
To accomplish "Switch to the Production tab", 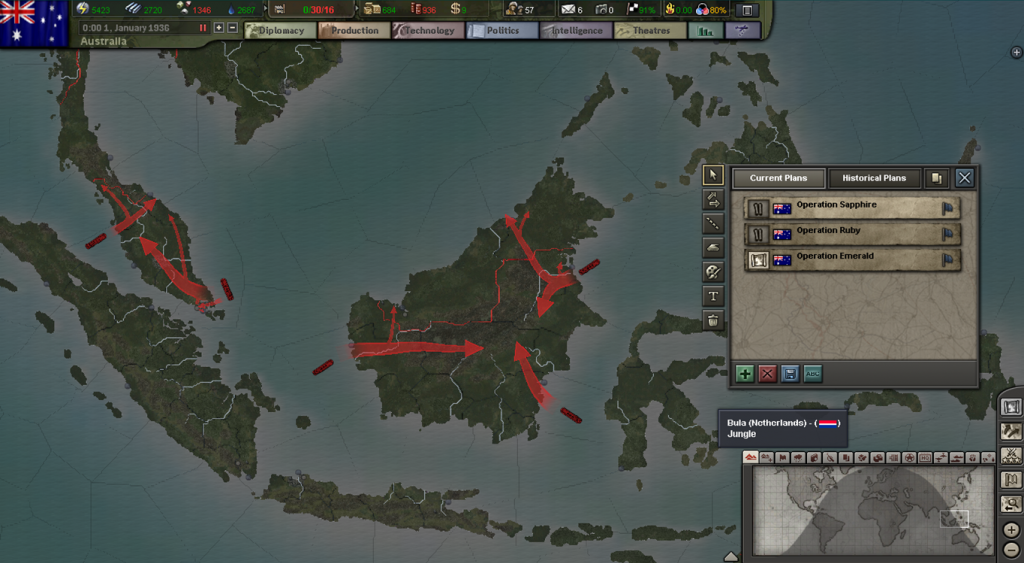I will pyautogui.click(x=354, y=30).
